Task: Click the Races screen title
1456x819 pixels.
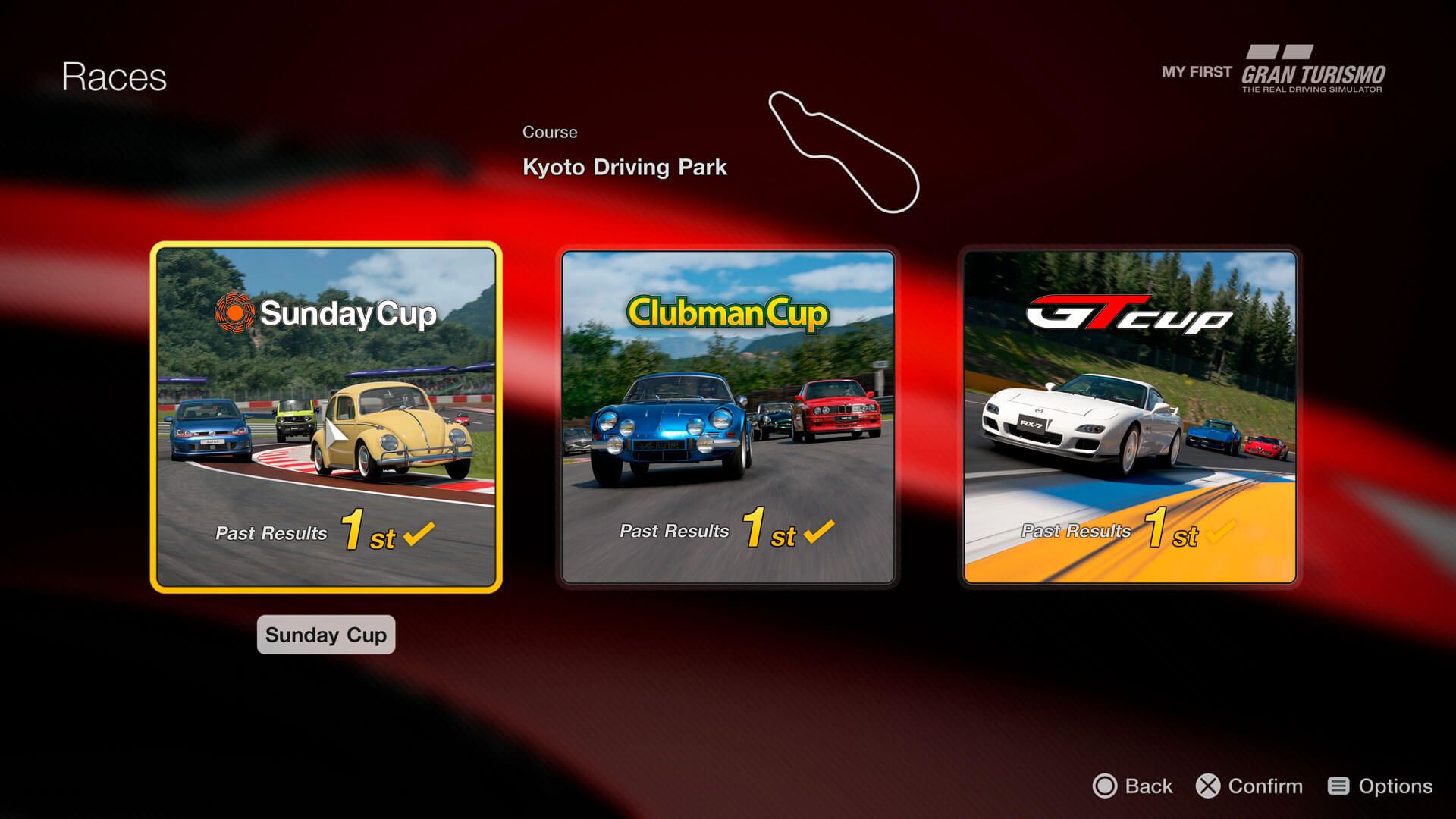Action: (x=114, y=75)
